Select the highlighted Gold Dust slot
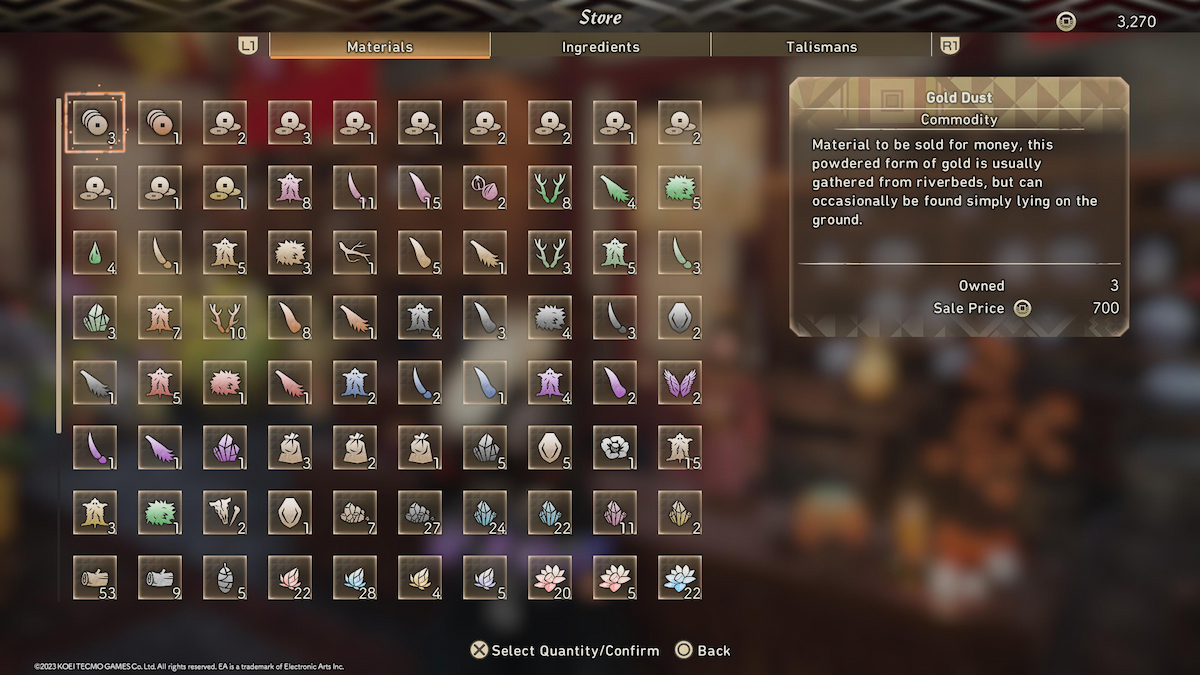1200x675 pixels. click(95, 122)
